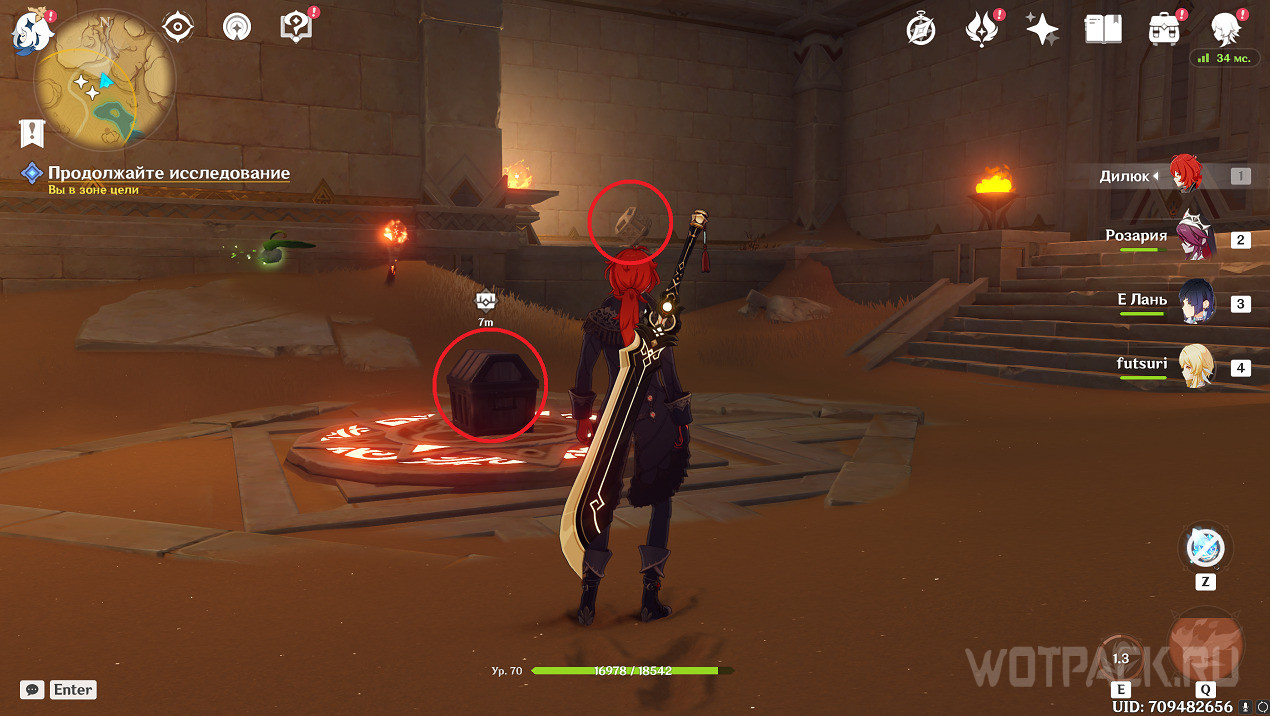Viewport: 1270px width, 716px height.
Task: Open the tutorial book with question mark
Action: click(x=296, y=27)
